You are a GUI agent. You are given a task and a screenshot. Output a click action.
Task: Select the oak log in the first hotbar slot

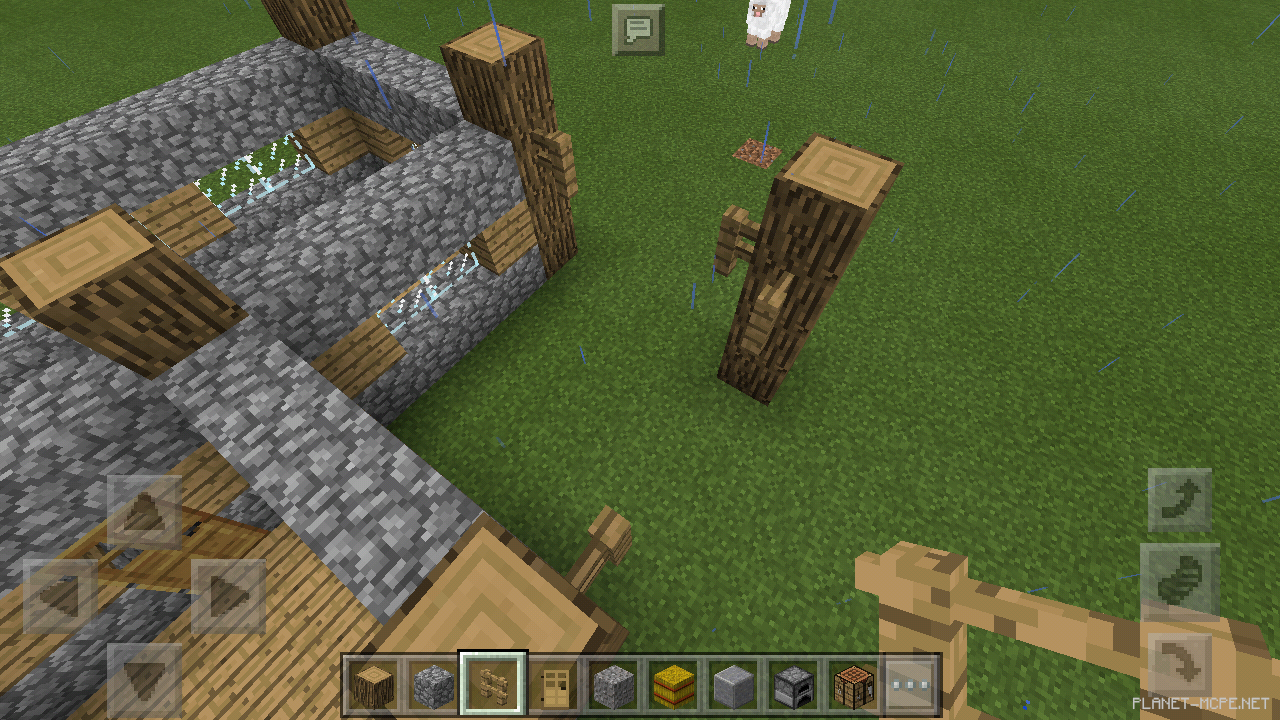pyautogui.click(x=371, y=683)
